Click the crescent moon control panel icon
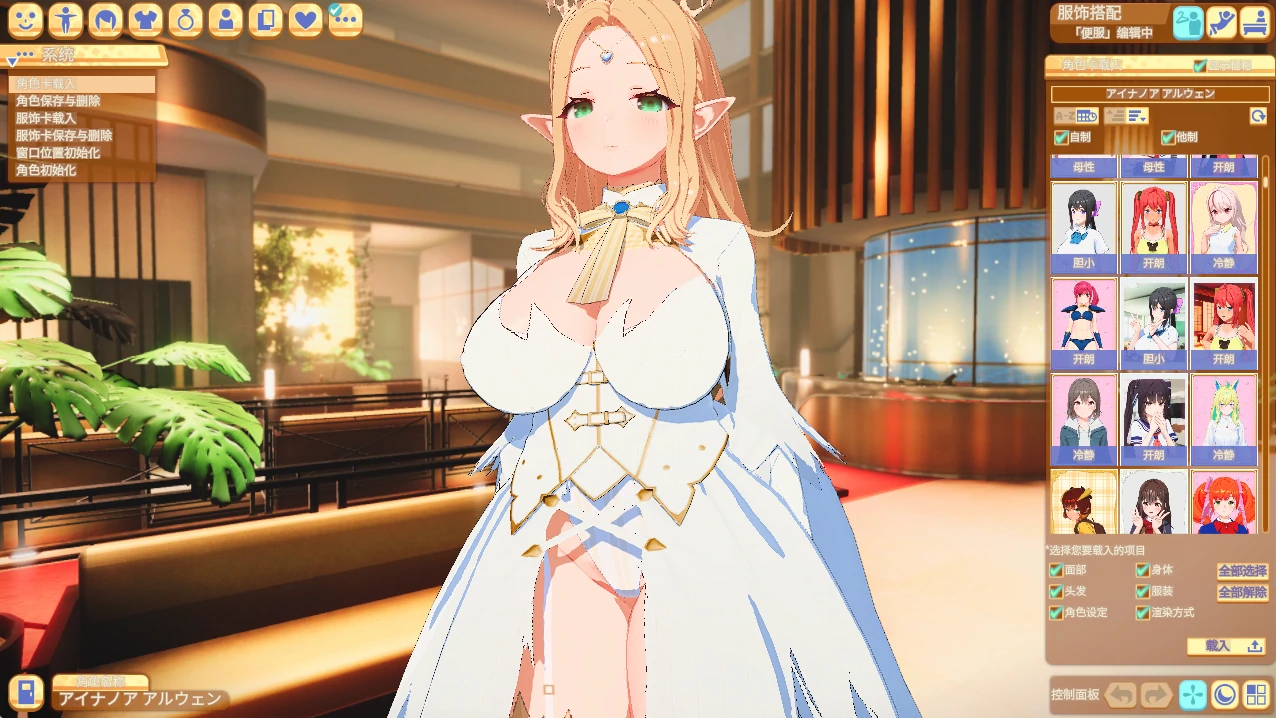Screen dimensions: 1276x718 click(1225, 694)
